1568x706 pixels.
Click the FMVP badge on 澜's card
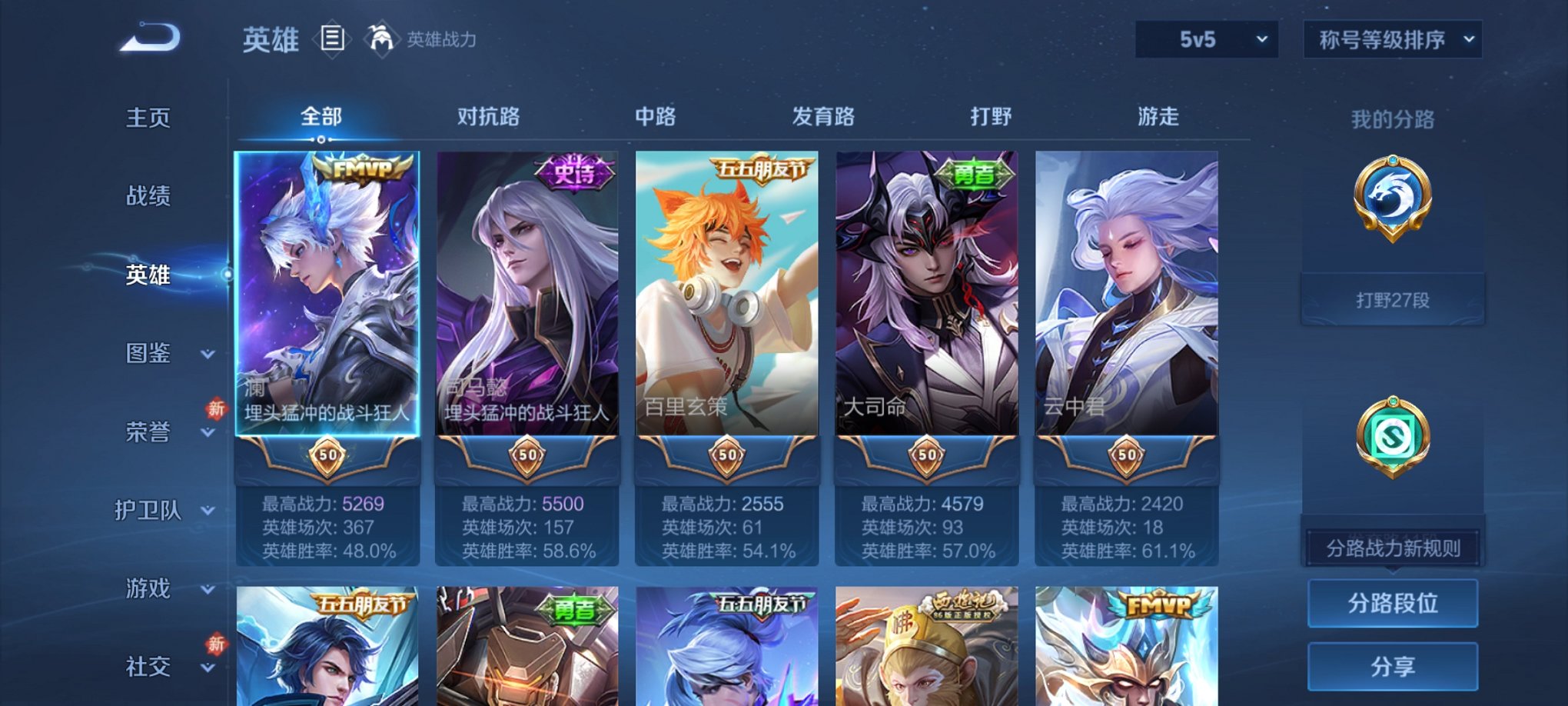coord(363,171)
